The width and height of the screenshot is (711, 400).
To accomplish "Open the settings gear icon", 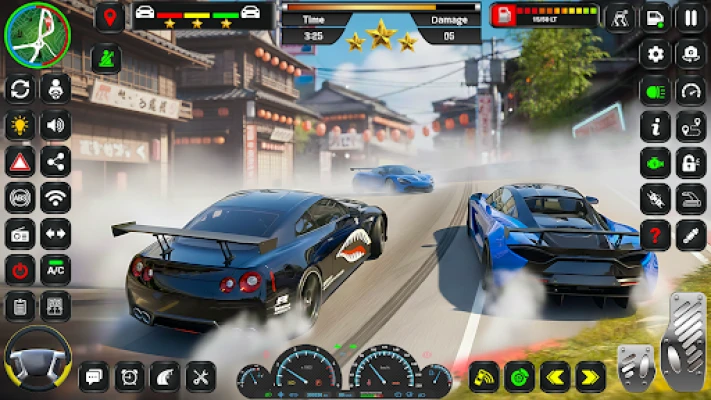I will [x=655, y=54].
